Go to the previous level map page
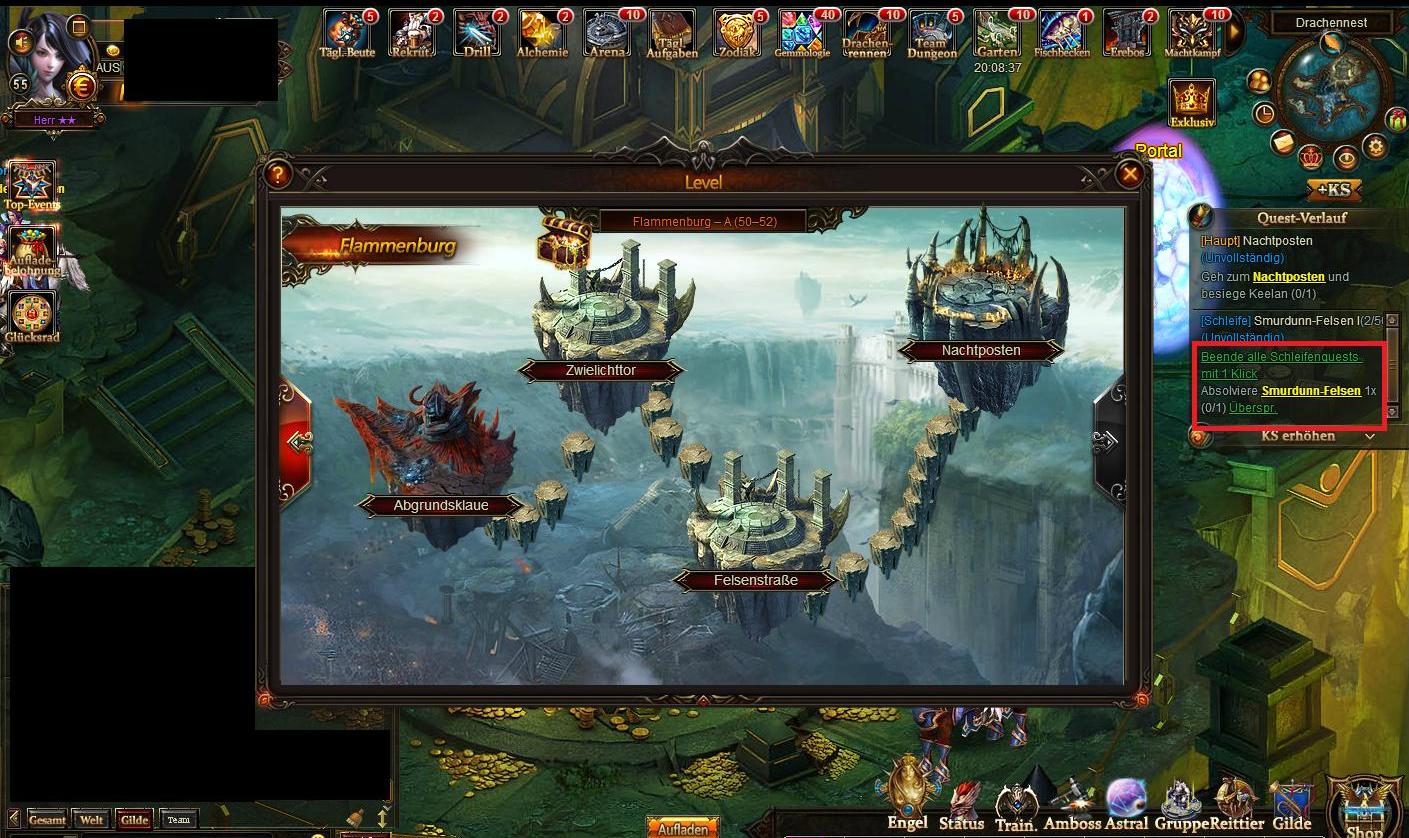 point(298,441)
